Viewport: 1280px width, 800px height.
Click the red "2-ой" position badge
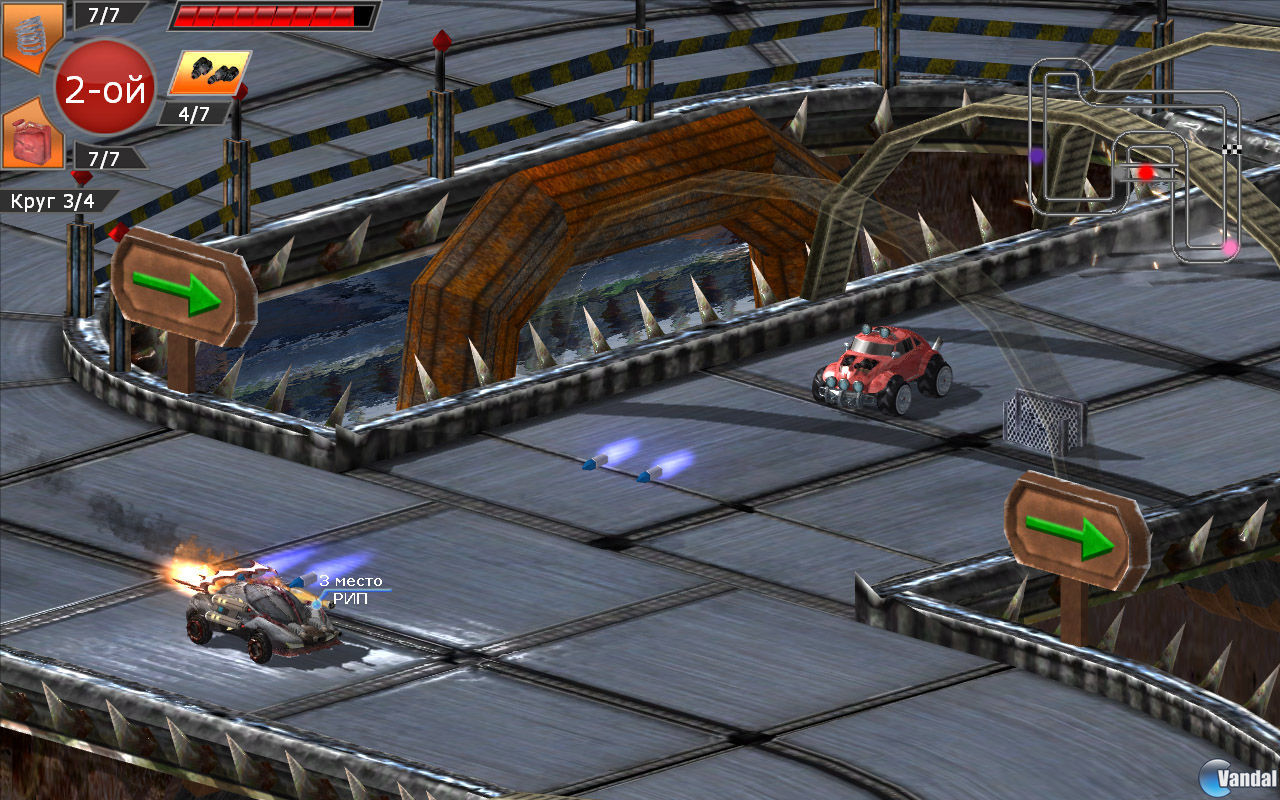105,85
